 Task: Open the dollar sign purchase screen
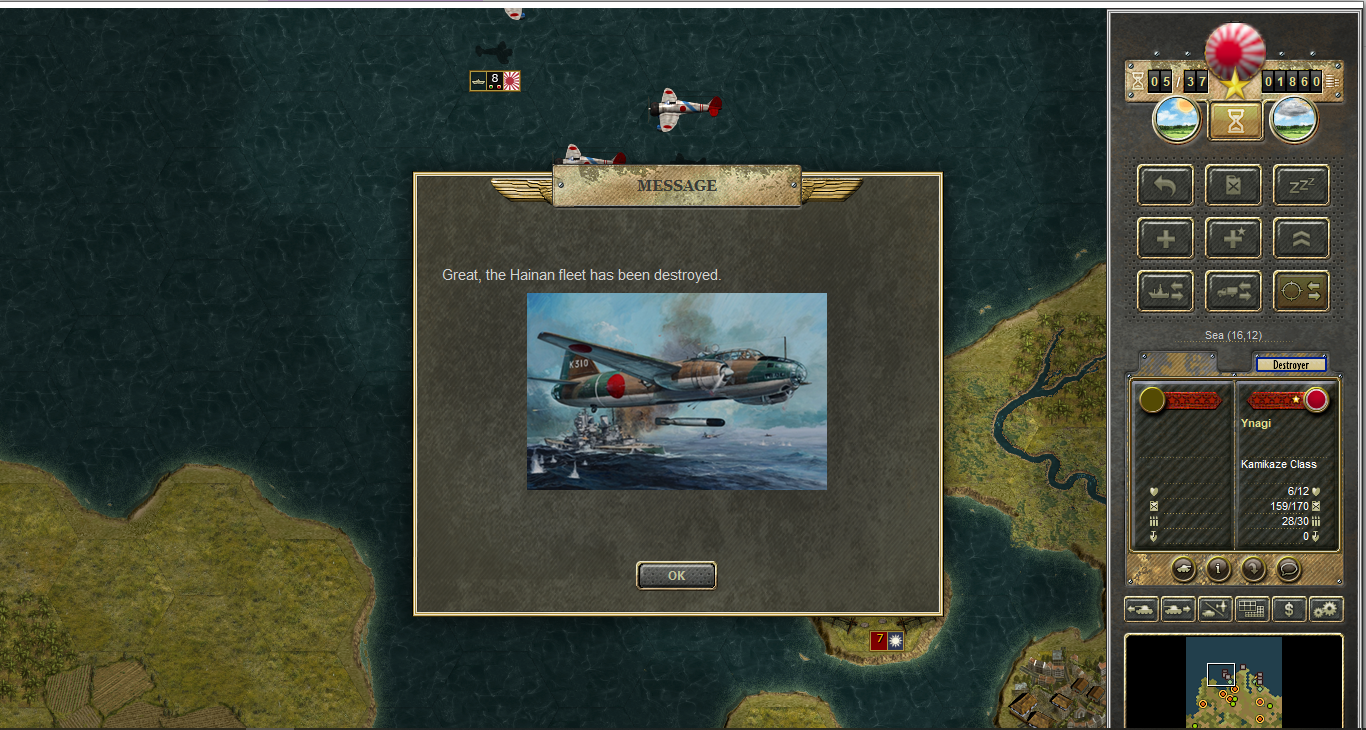pos(1290,608)
